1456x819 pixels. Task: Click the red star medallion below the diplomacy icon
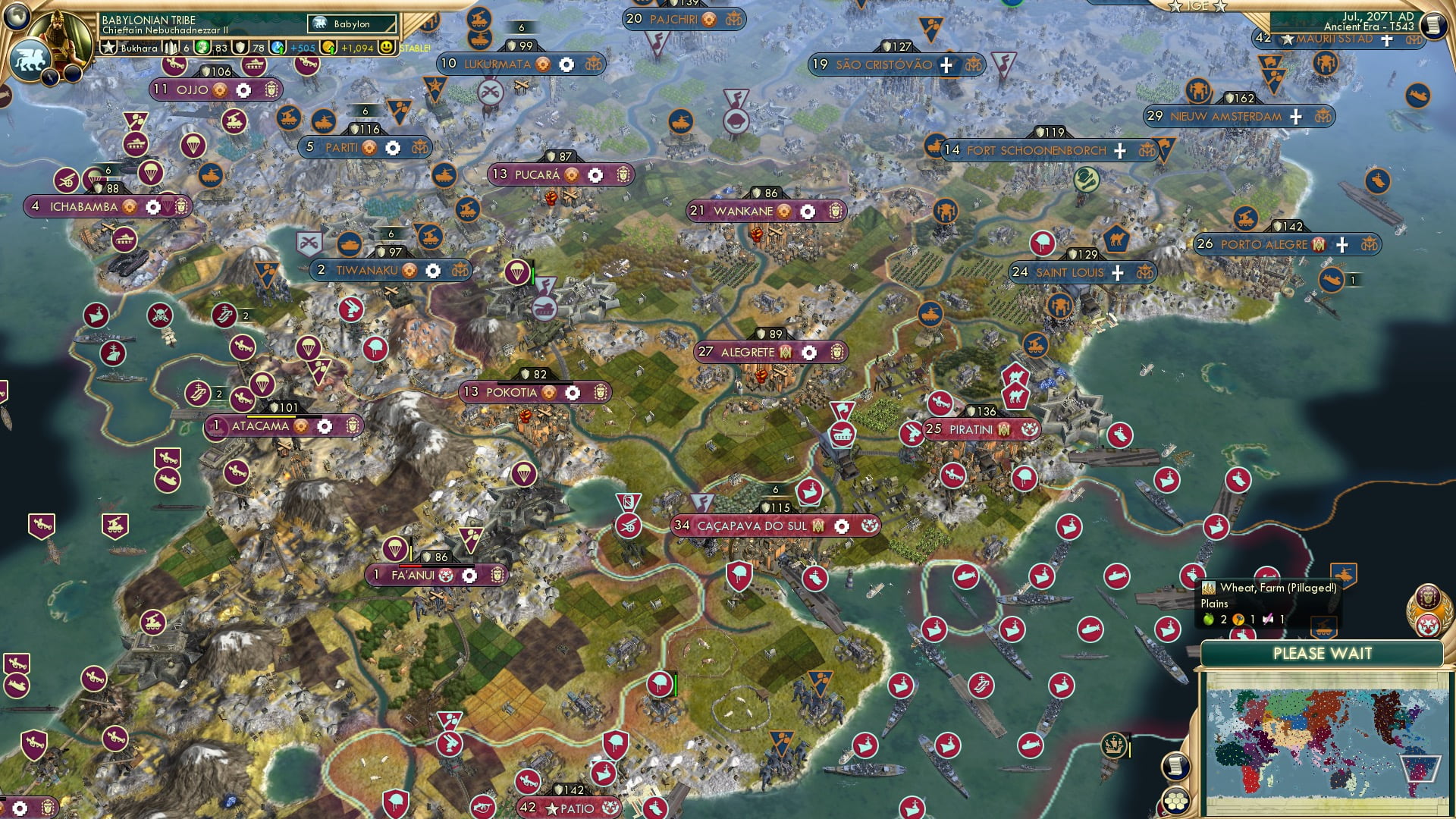[1428, 626]
